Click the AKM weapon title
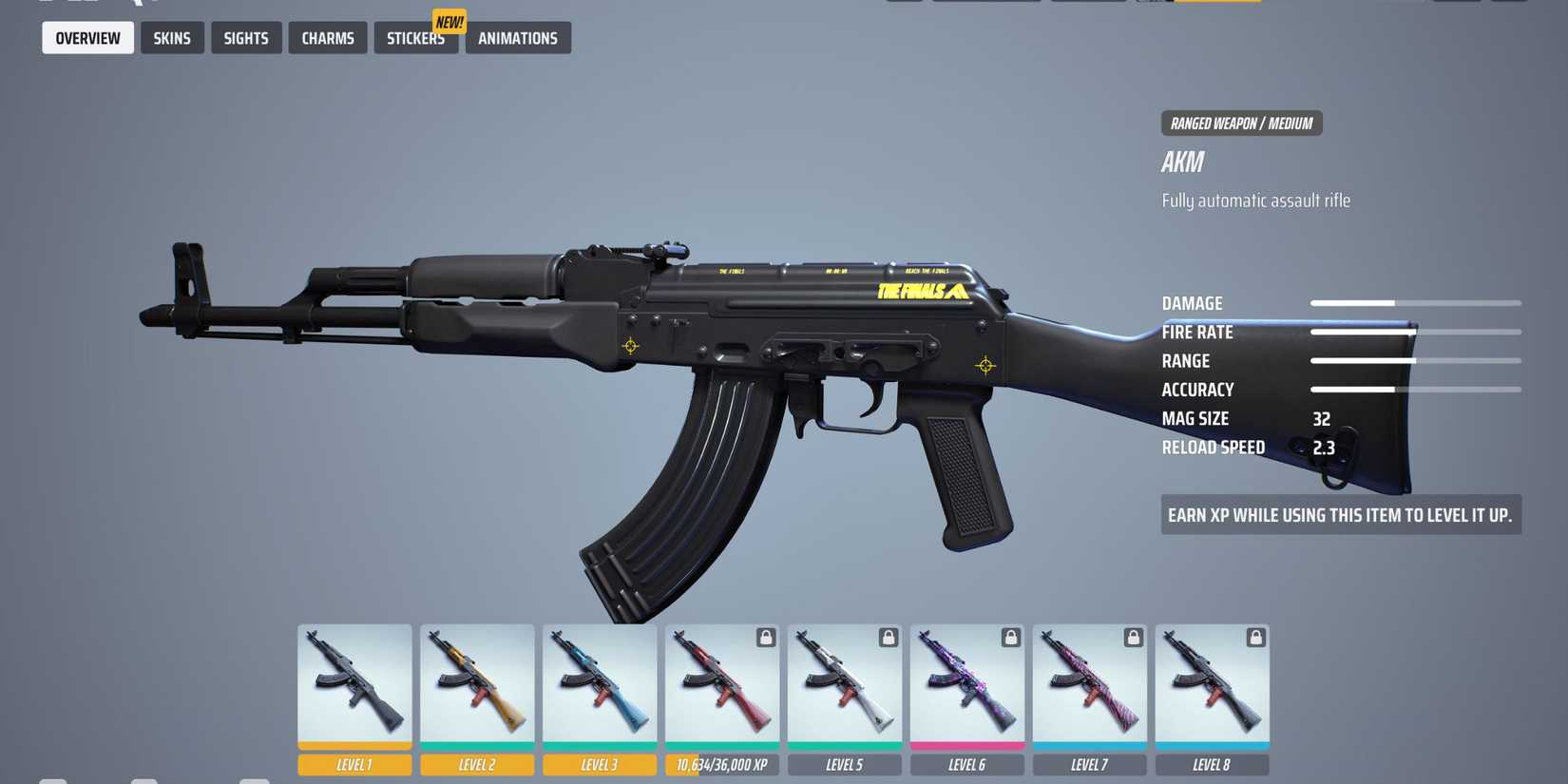1568x784 pixels. click(x=1181, y=162)
